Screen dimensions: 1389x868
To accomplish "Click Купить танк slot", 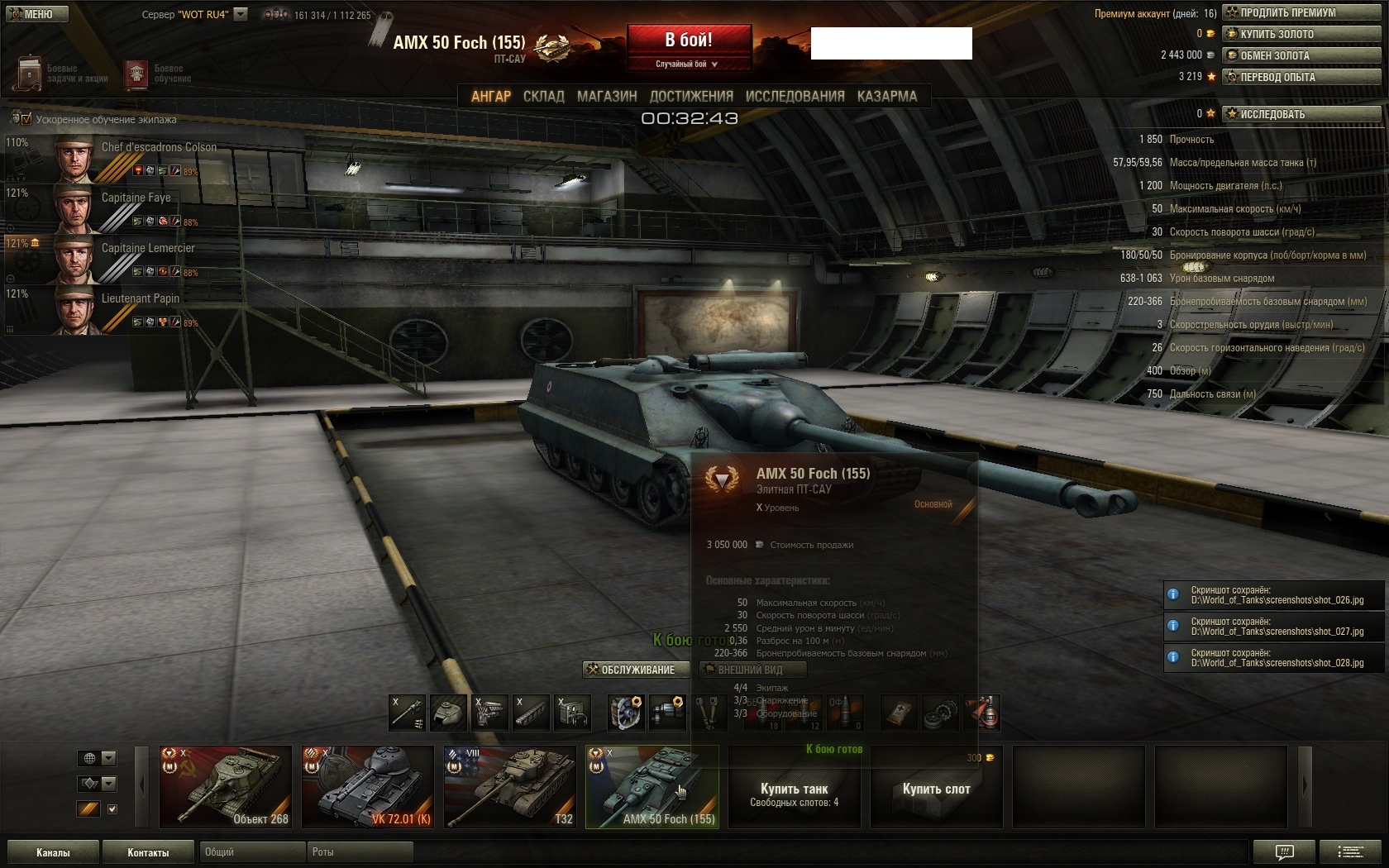I will (x=794, y=792).
